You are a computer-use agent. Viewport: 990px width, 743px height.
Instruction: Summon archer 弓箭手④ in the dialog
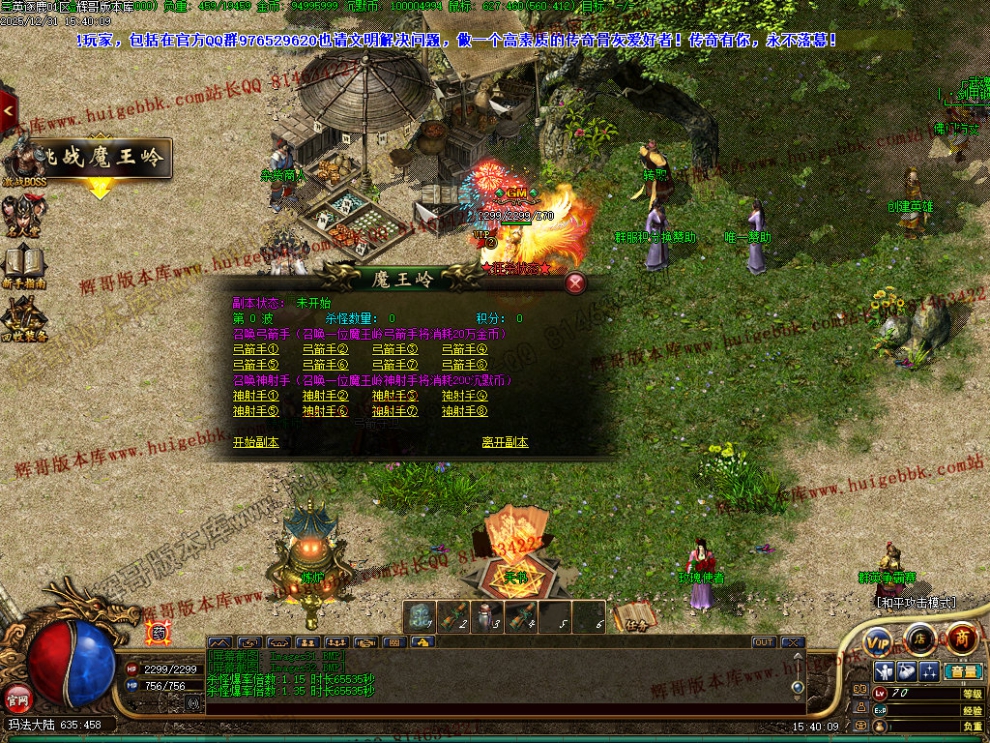coord(464,350)
